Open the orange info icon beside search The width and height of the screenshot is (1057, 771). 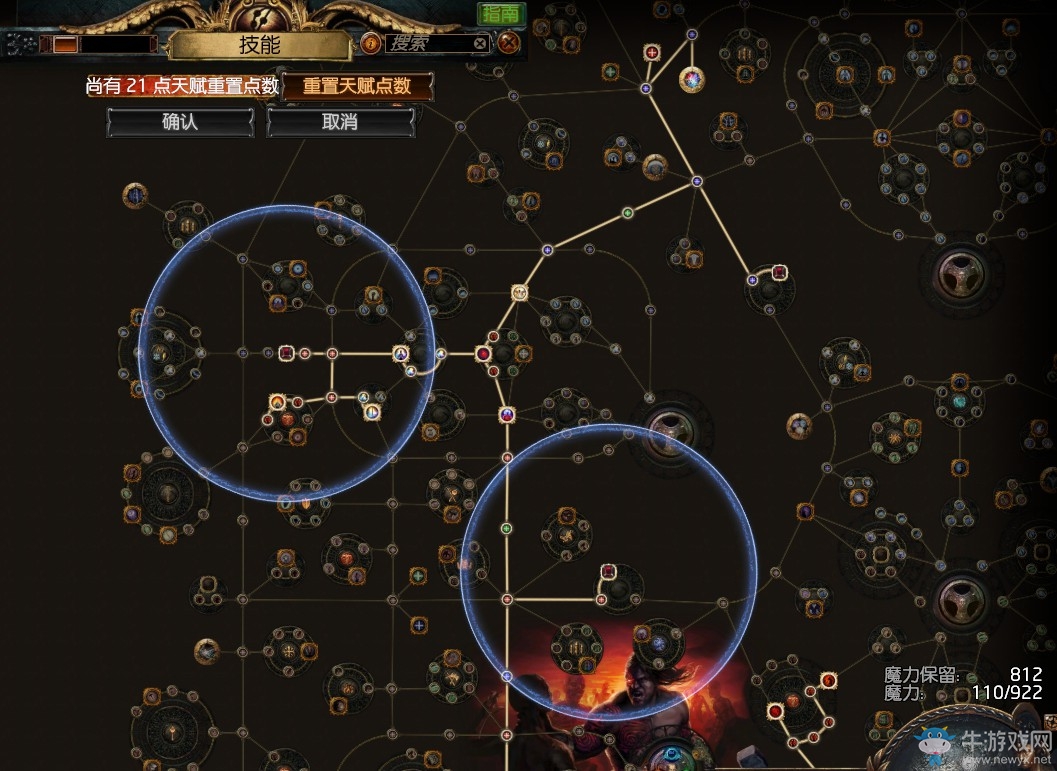click(x=369, y=44)
